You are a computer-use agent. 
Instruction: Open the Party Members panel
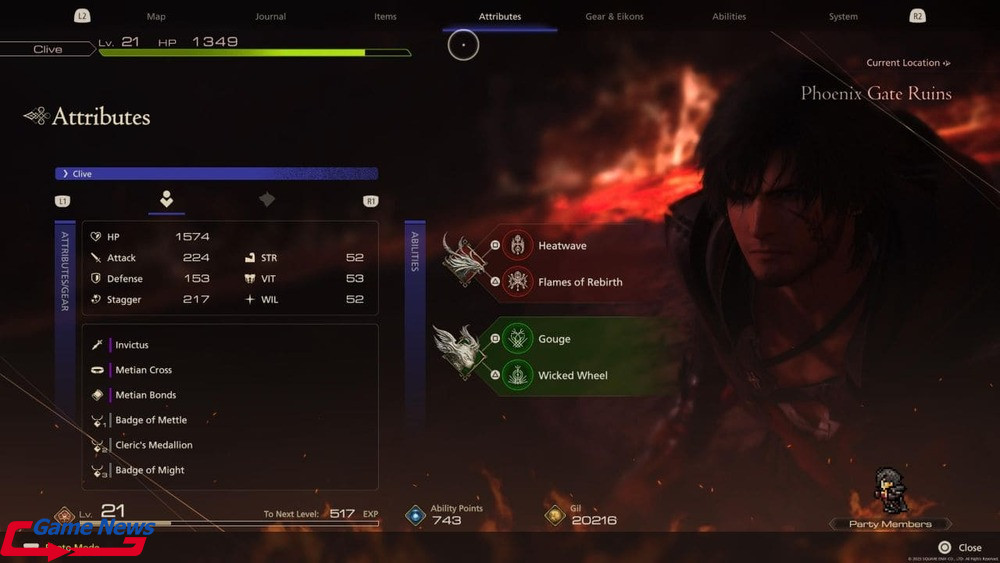coord(890,524)
